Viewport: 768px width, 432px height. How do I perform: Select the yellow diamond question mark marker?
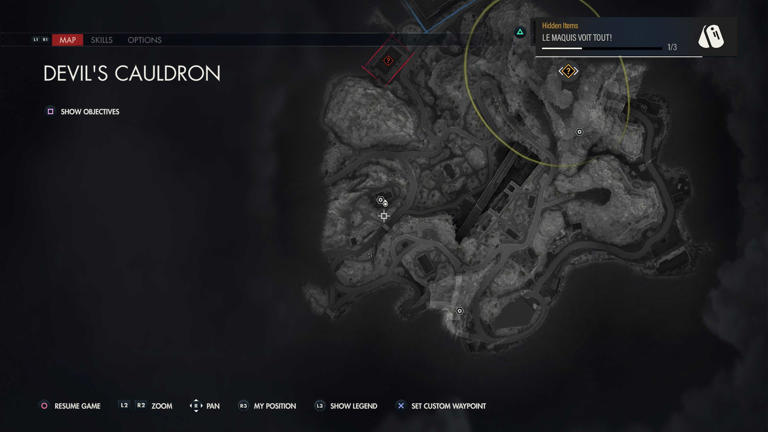point(568,72)
